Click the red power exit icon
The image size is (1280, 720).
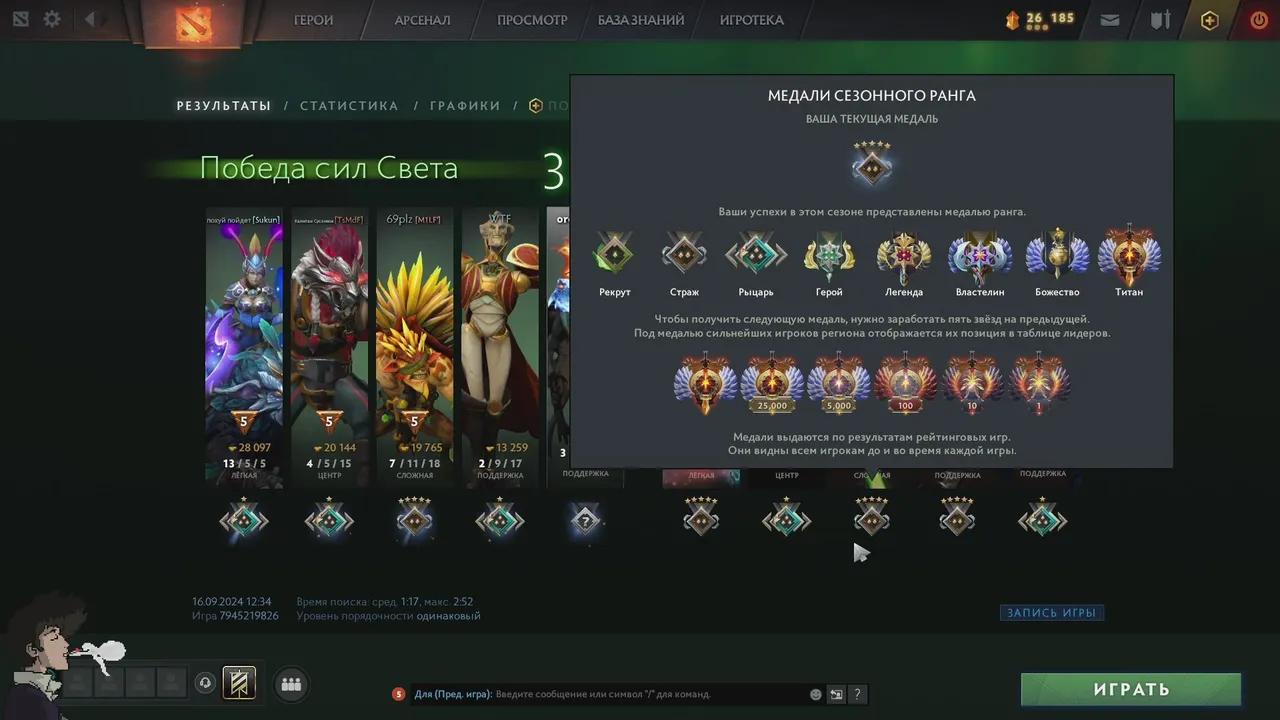click(x=1258, y=19)
